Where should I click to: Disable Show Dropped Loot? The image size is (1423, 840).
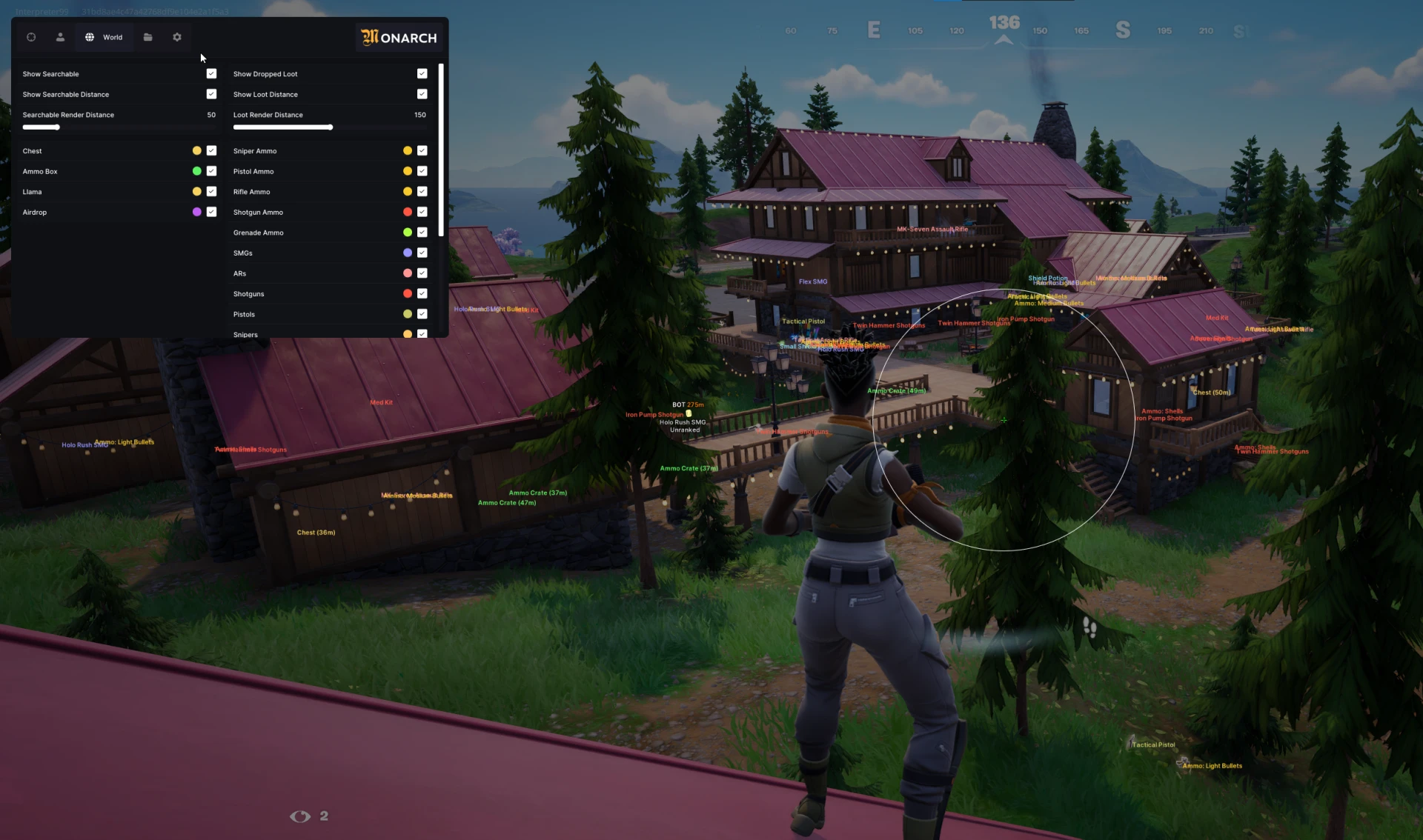422,73
